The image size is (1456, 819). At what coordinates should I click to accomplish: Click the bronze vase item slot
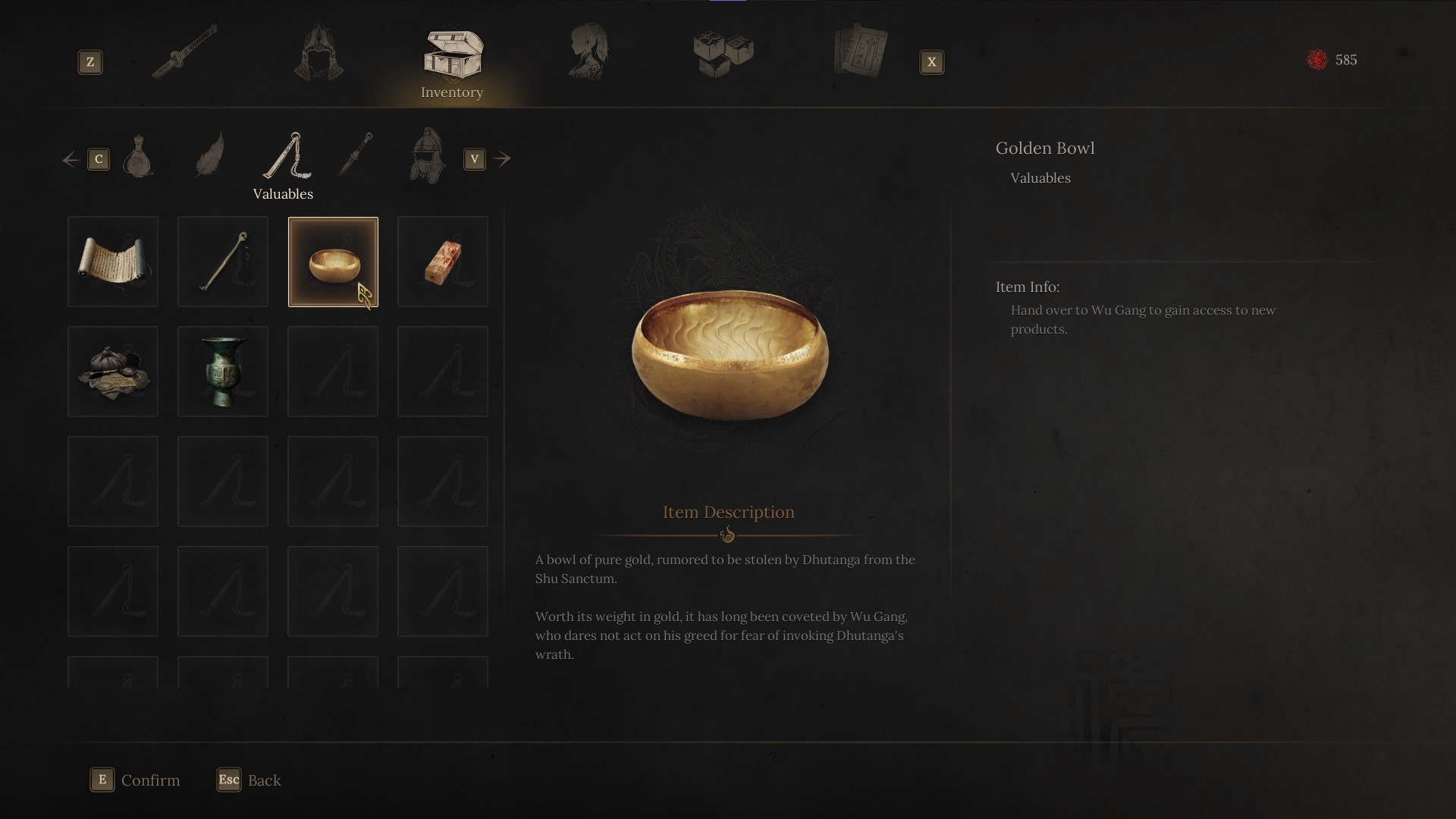pos(223,372)
